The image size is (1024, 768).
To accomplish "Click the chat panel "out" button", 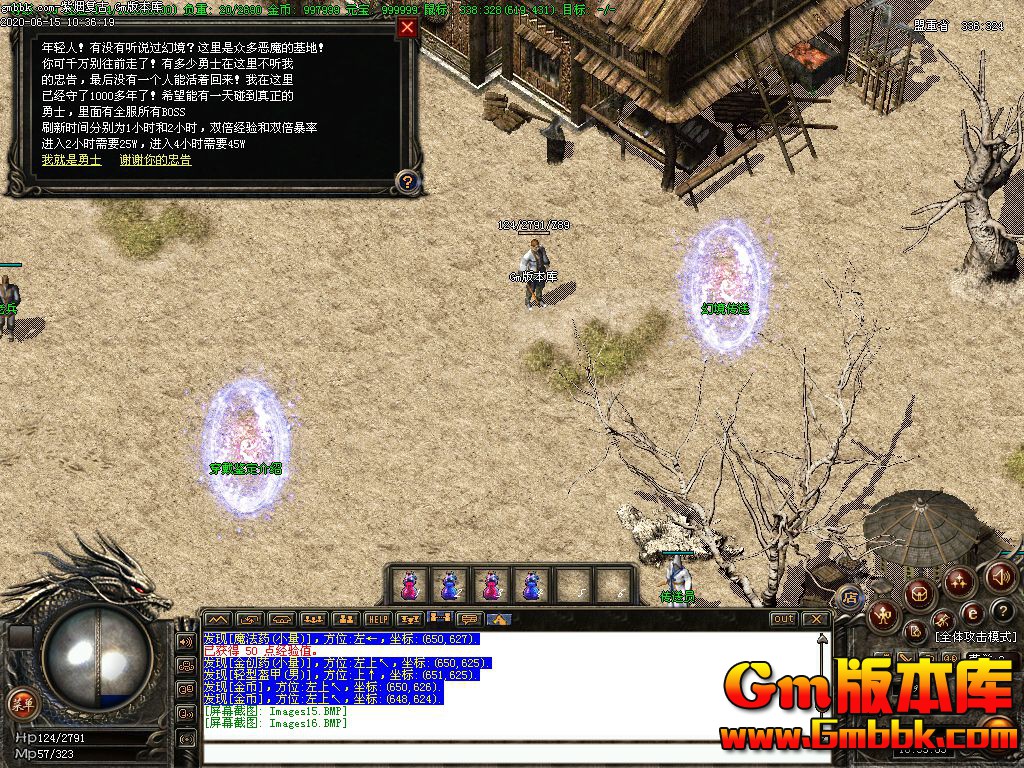I will (x=783, y=620).
